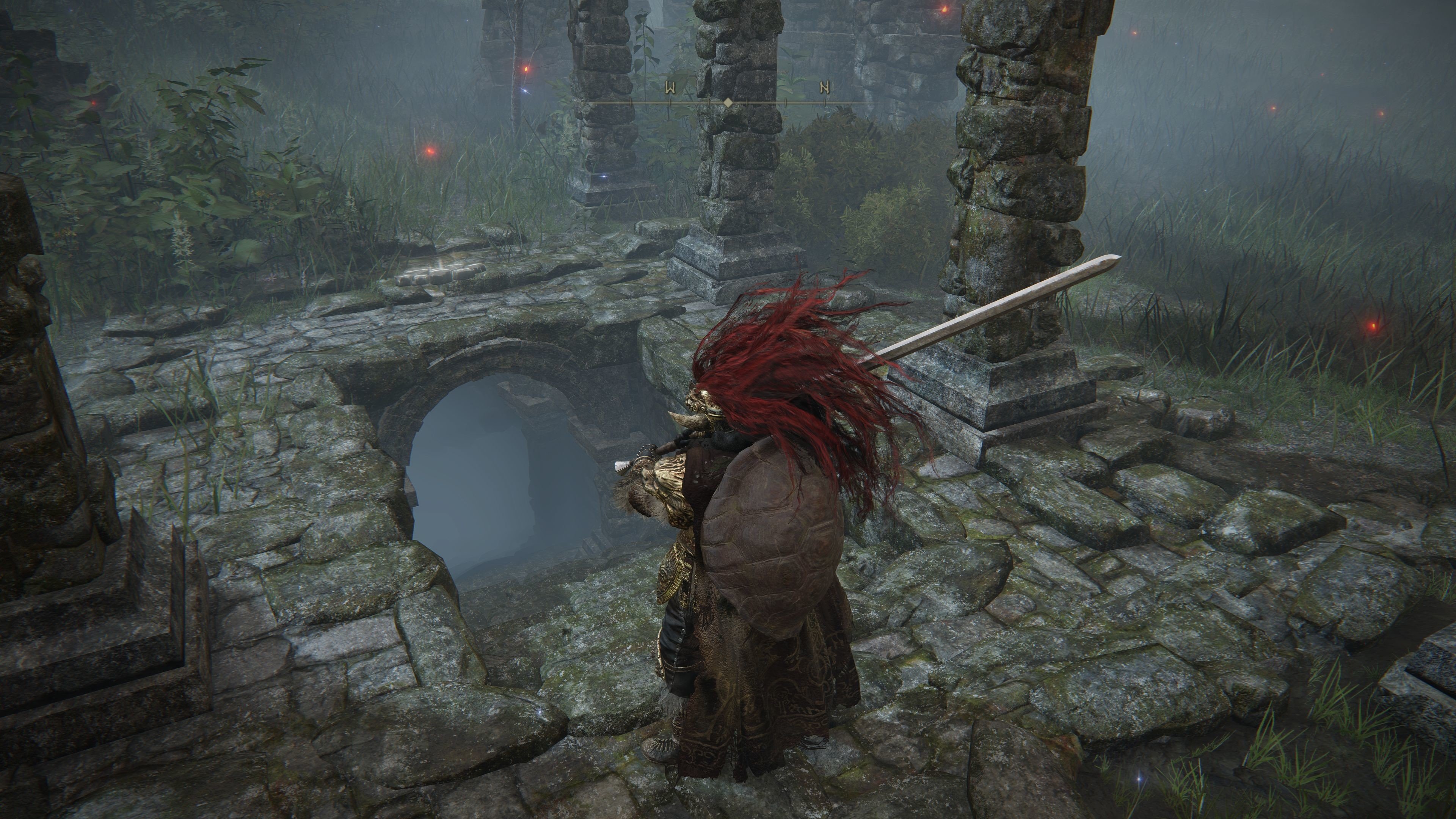Screen dimensions: 1456x819
Task: Click the compass heading bar
Action: tap(728, 102)
